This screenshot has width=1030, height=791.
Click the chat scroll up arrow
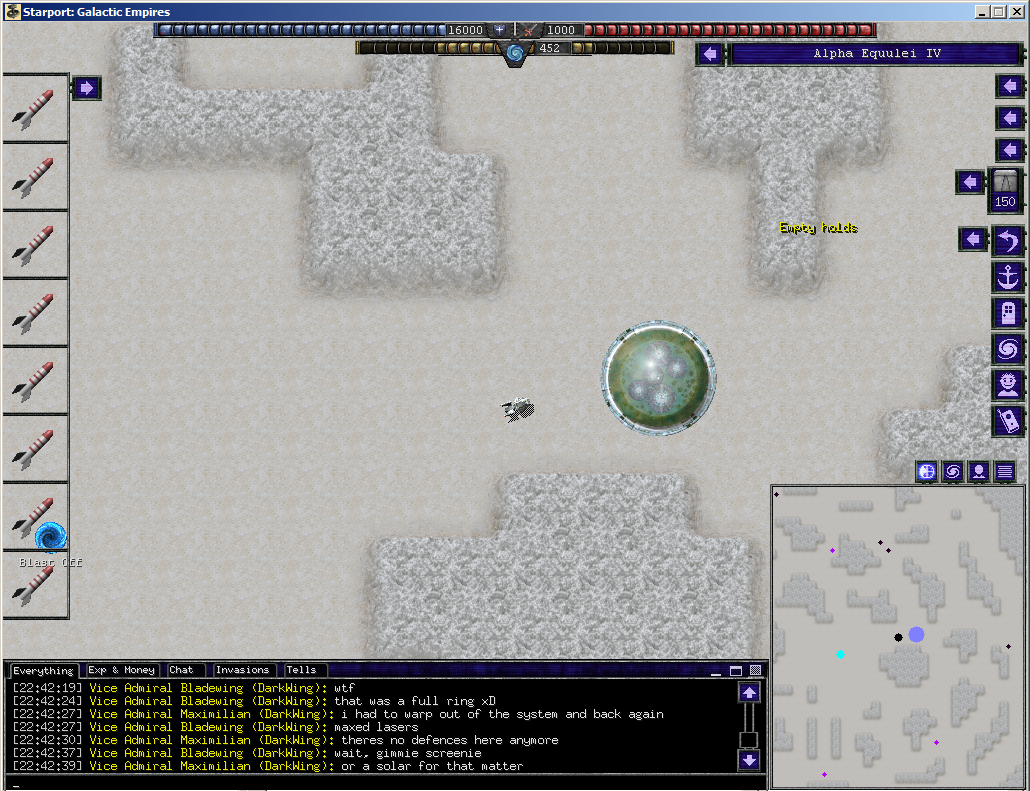[x=749, y=692]
